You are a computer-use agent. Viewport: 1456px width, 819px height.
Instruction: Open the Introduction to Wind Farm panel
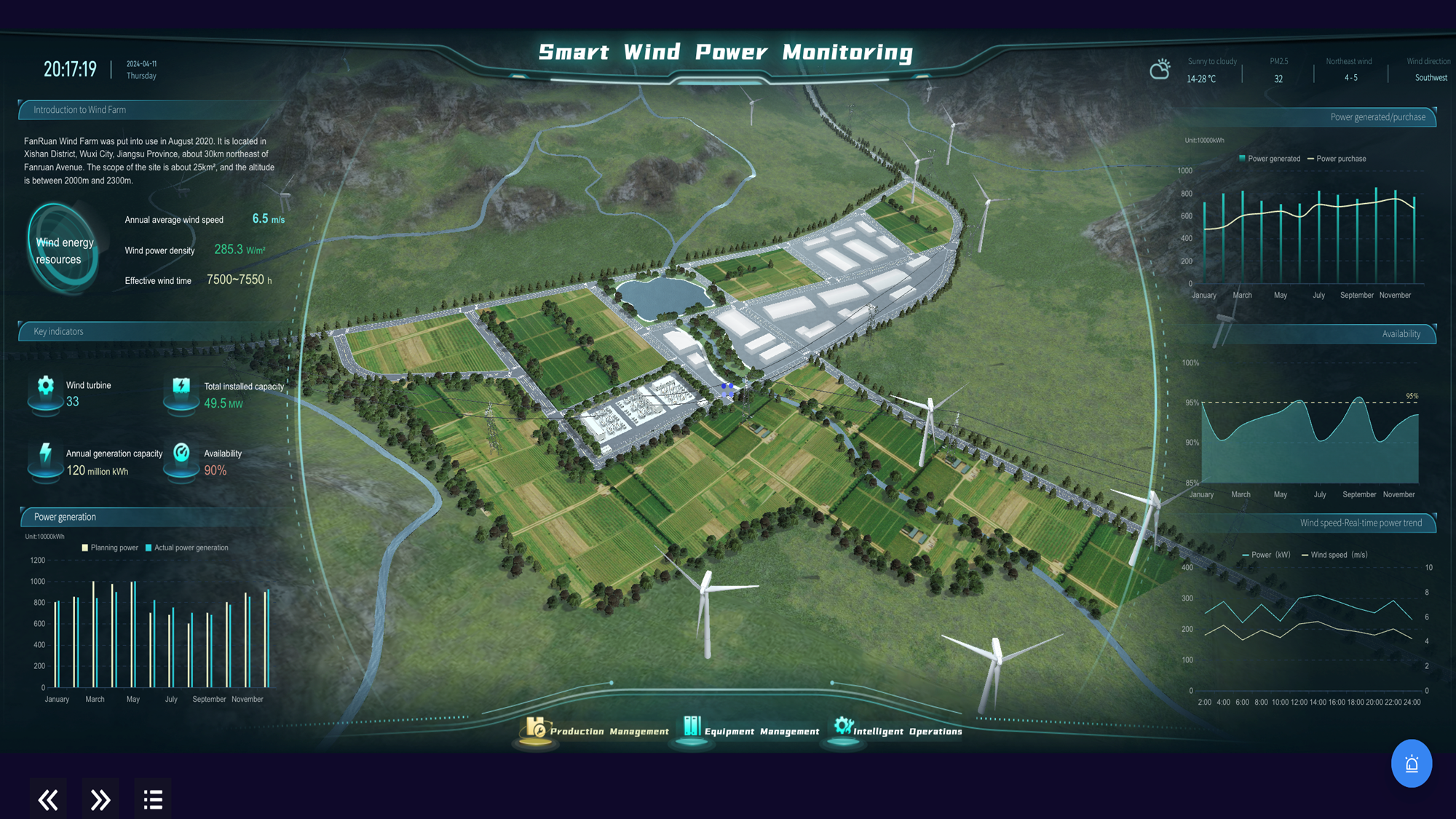(x=78, y=109)
